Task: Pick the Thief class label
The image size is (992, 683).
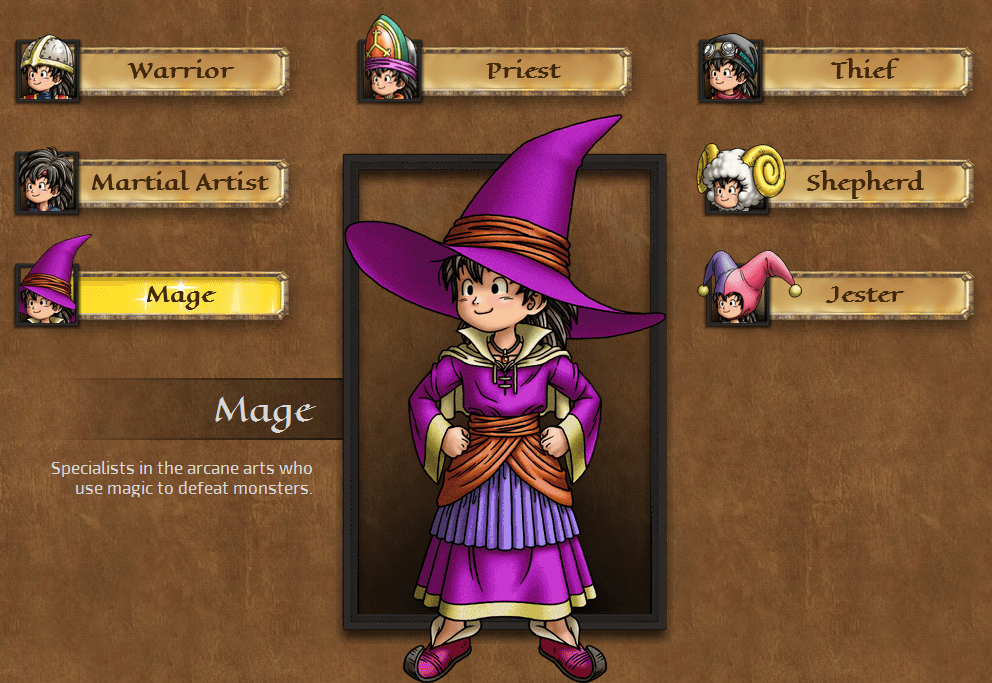Action: pyautogui.click(x=865, y=71)
